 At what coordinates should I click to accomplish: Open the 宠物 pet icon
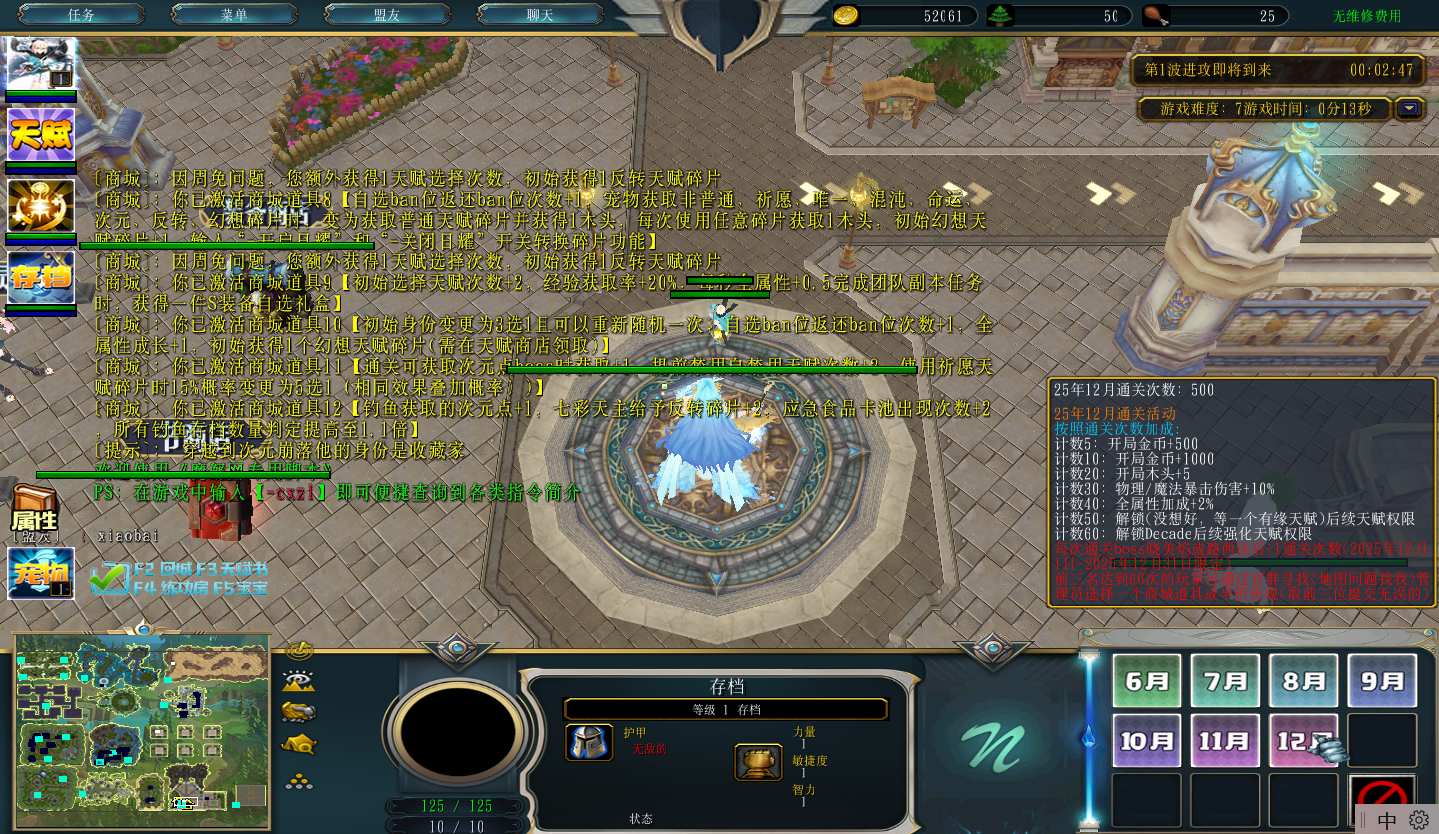[41, 573]
